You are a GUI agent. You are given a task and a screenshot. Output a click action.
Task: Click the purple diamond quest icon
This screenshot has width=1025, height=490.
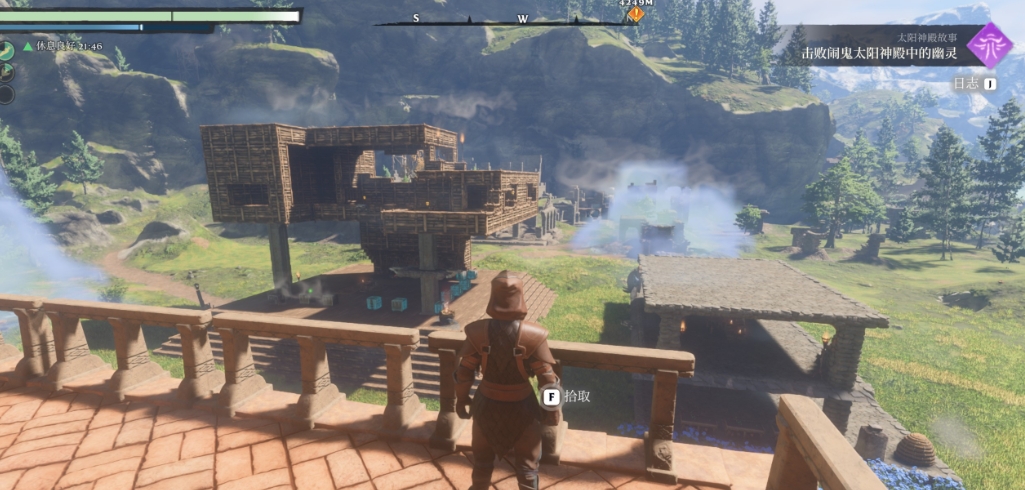[989, 46]
